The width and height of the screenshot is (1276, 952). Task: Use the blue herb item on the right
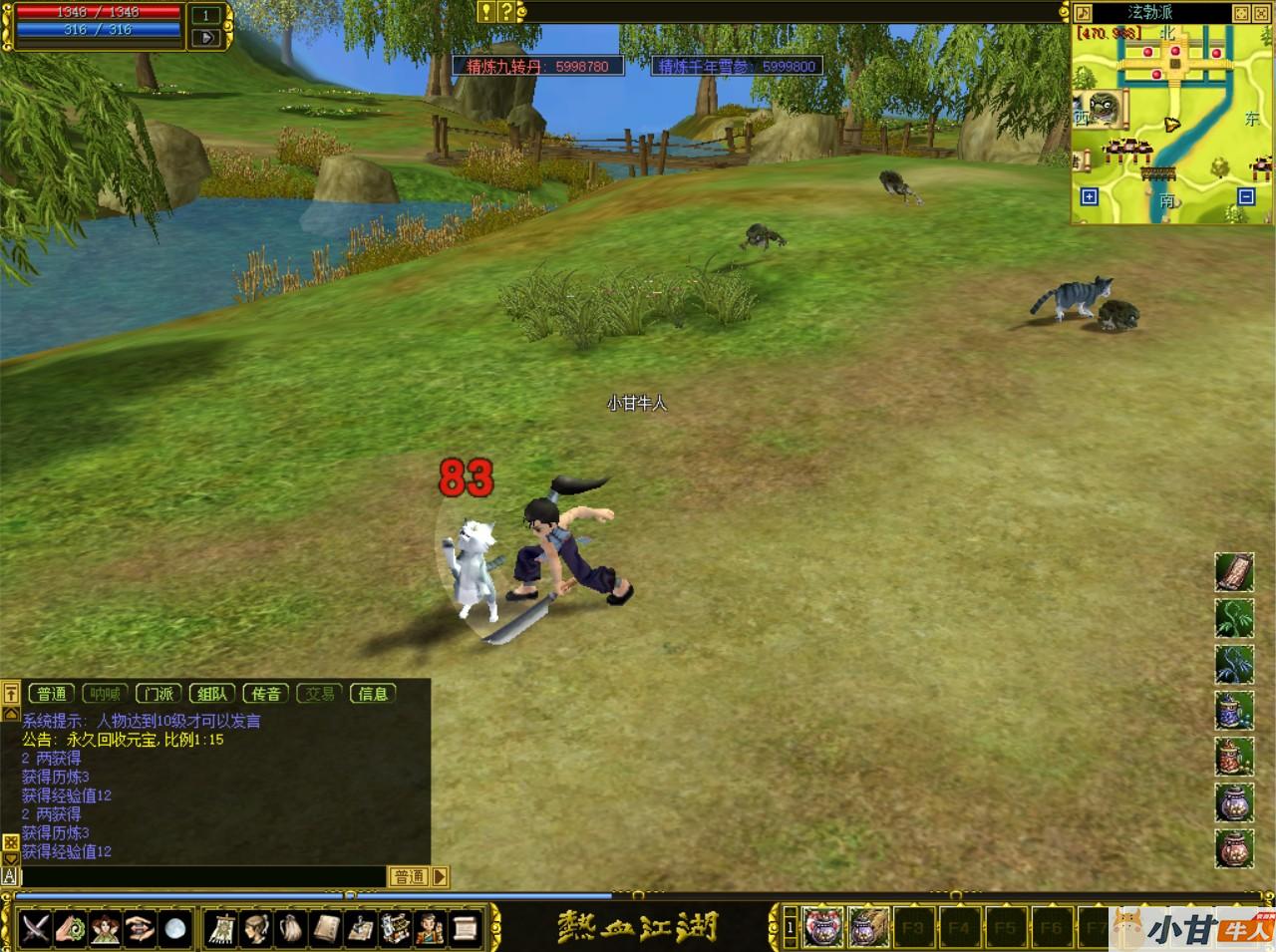(x=1234, y=664)
